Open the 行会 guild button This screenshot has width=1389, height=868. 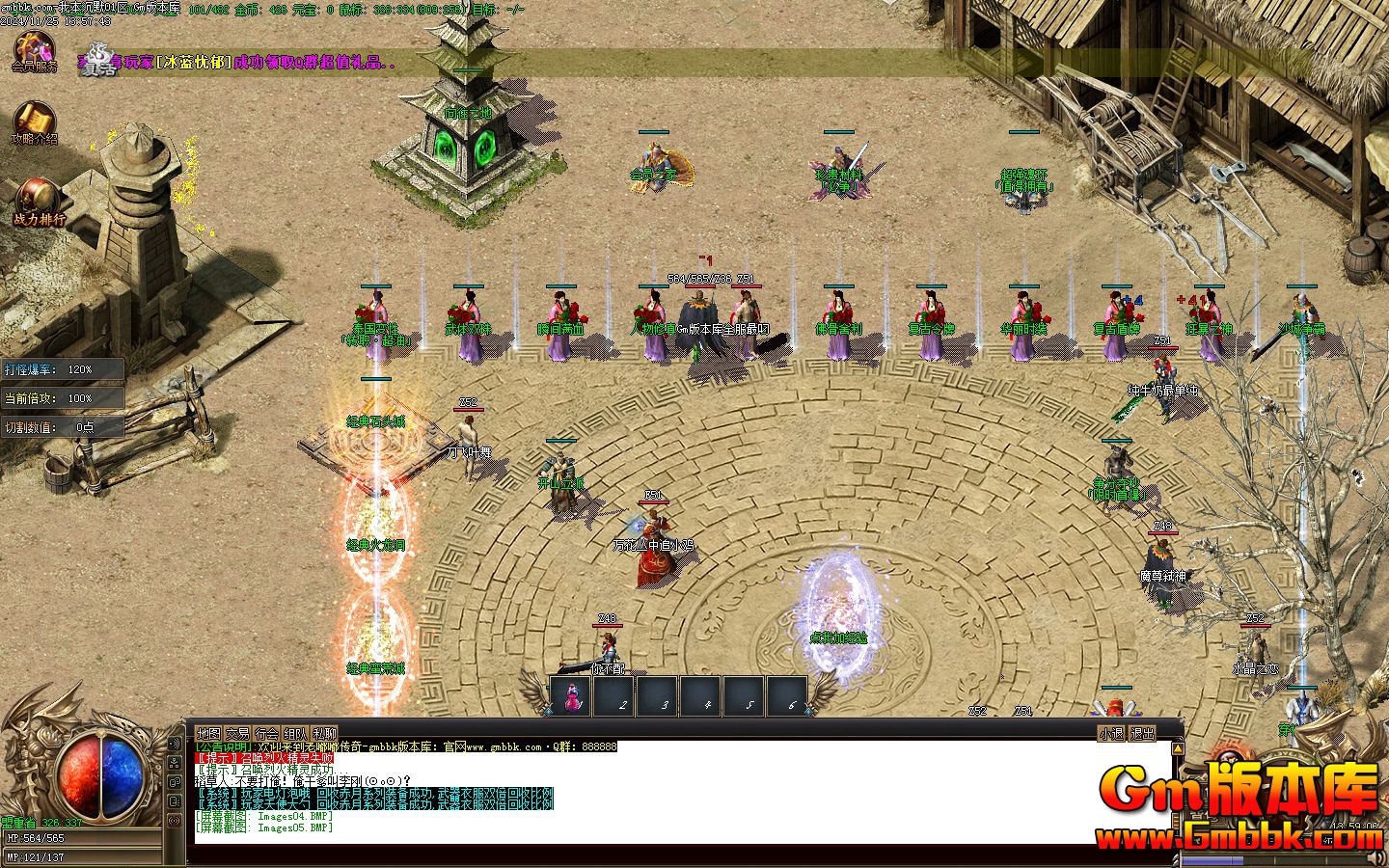tap(266, 734)
